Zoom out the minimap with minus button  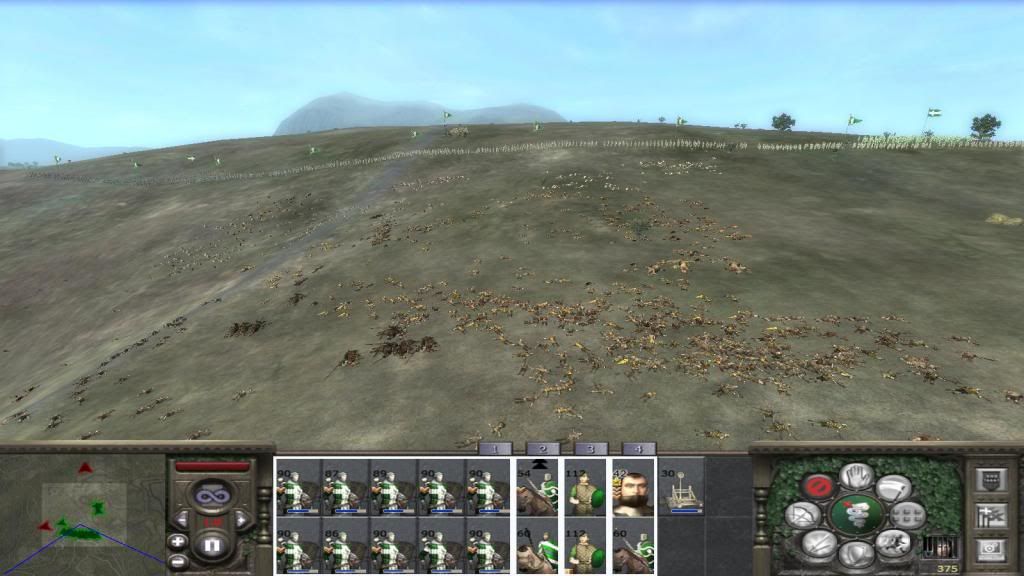(178, 561)
